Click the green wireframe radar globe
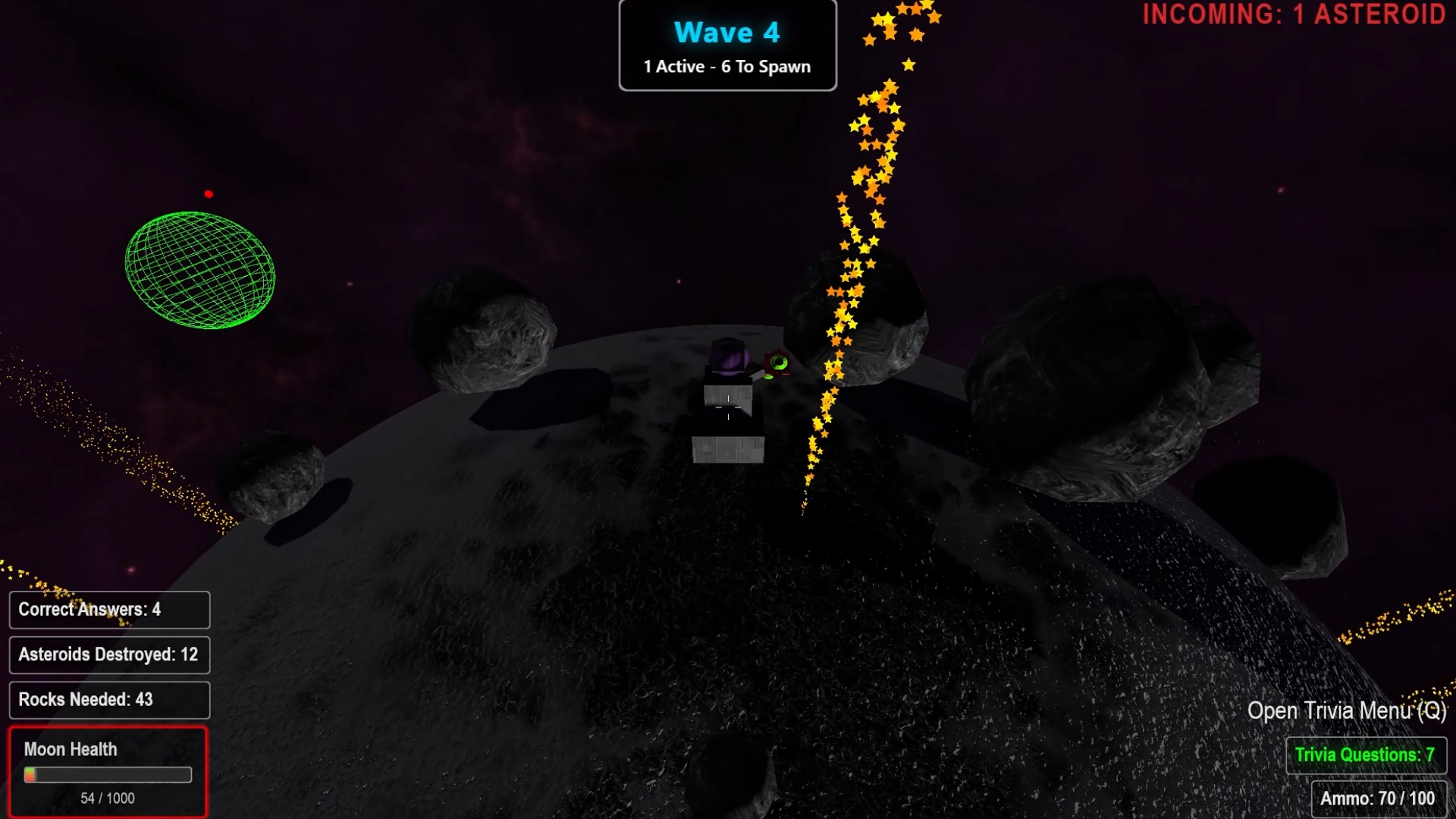This screenshot has height=819, width=1456. tap(200, 270)
